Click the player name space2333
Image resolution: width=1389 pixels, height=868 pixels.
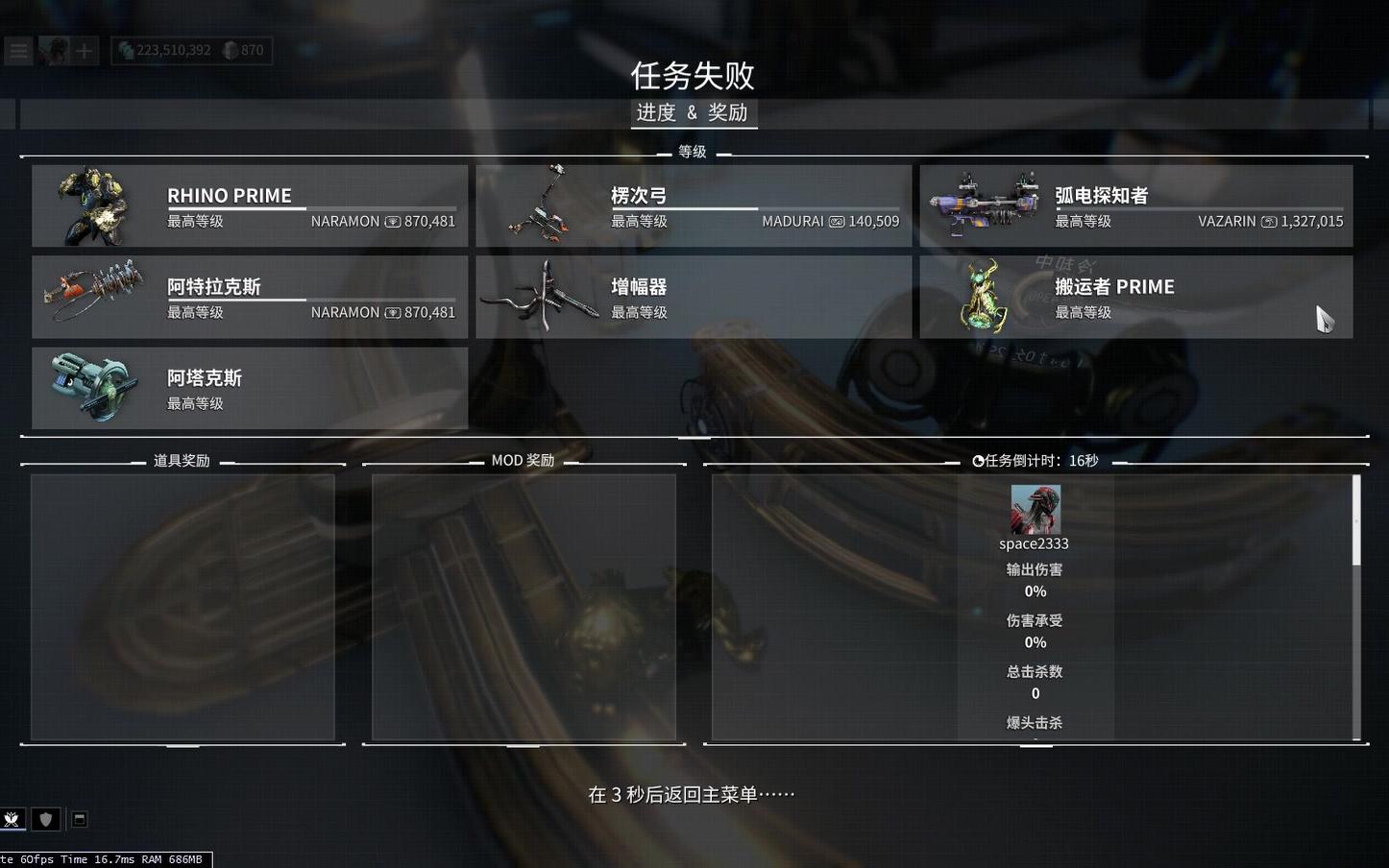point(1034,542)
